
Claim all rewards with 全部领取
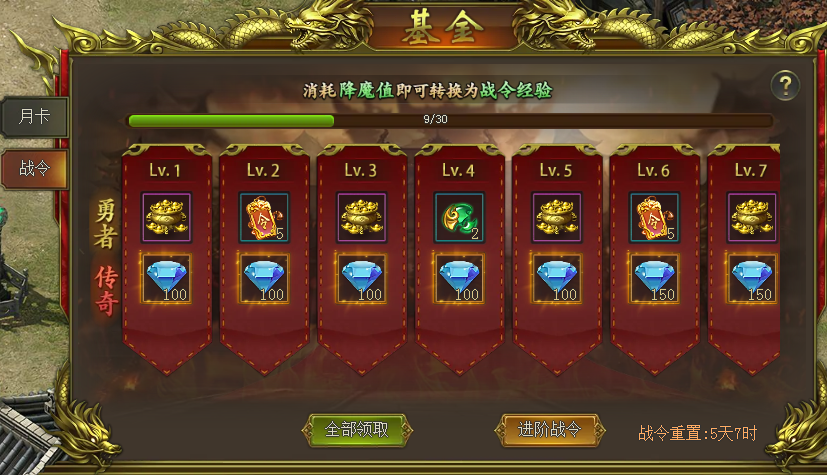point(356,430)
